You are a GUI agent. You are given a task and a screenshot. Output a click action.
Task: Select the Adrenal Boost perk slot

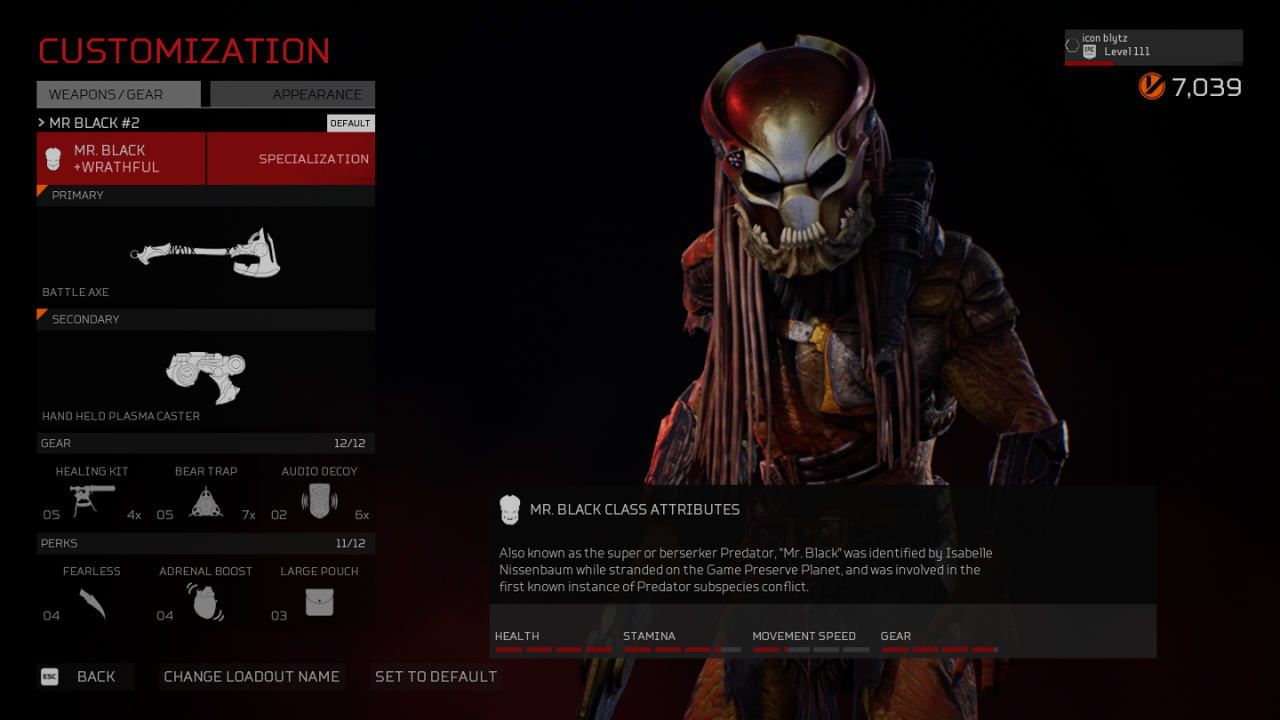[206, 597]
